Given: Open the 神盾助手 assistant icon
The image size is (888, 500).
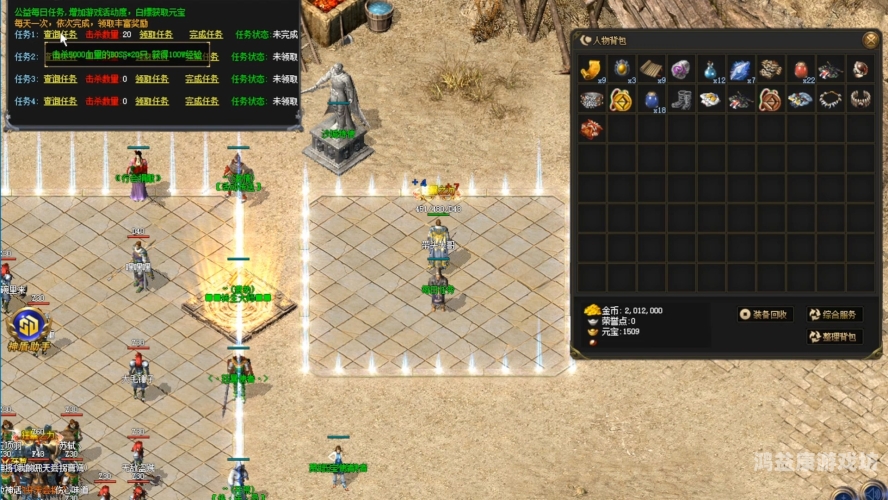Looking at the screenshot, I should (26, 328).
